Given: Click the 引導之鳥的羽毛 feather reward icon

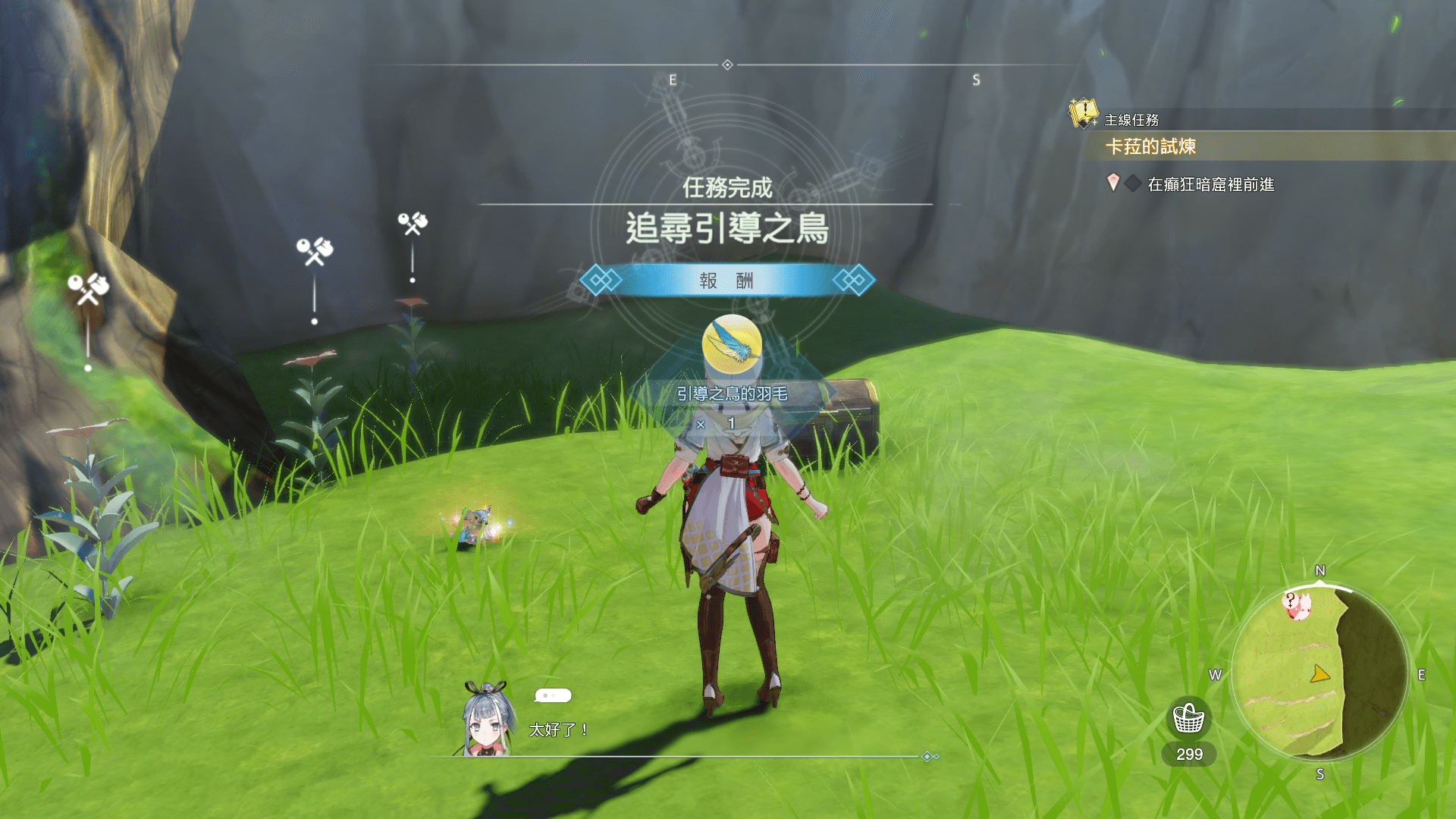Looking at the screenshot, I should coord(732,344).
